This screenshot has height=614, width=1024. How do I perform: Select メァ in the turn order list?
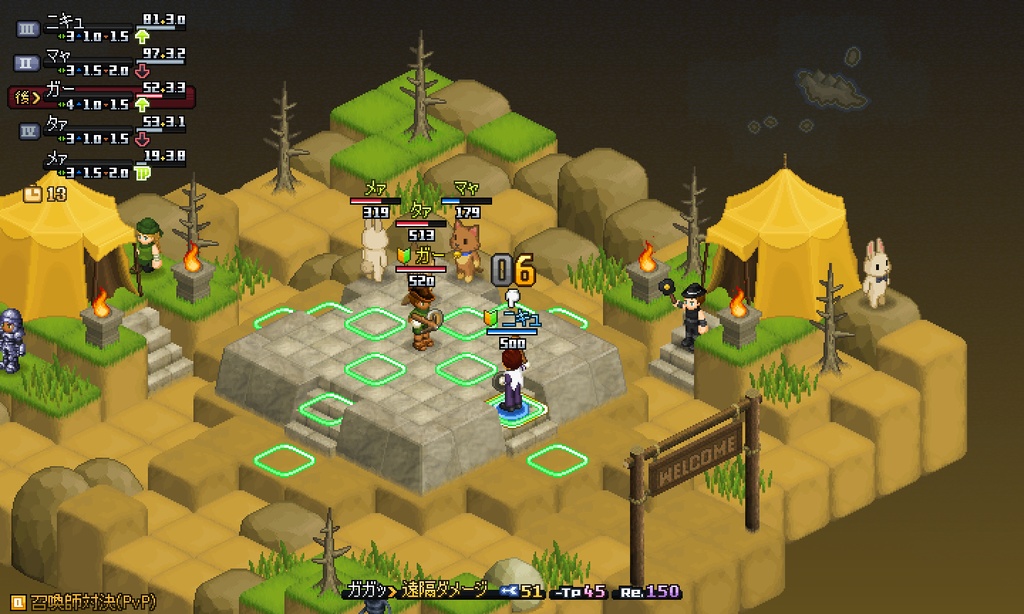[x=100, y=165]
